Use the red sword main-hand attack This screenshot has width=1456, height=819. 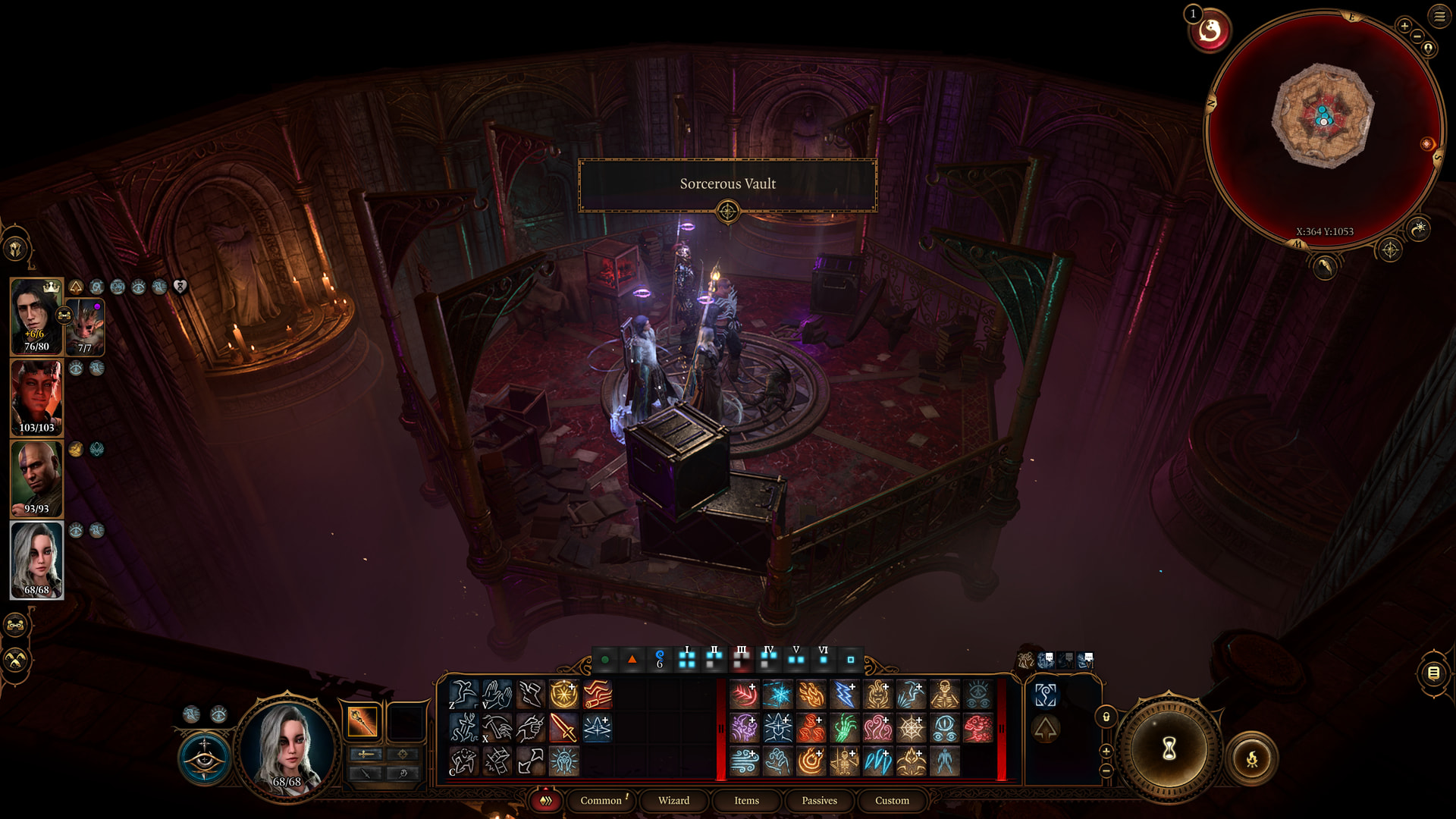[x=563, y=728]
